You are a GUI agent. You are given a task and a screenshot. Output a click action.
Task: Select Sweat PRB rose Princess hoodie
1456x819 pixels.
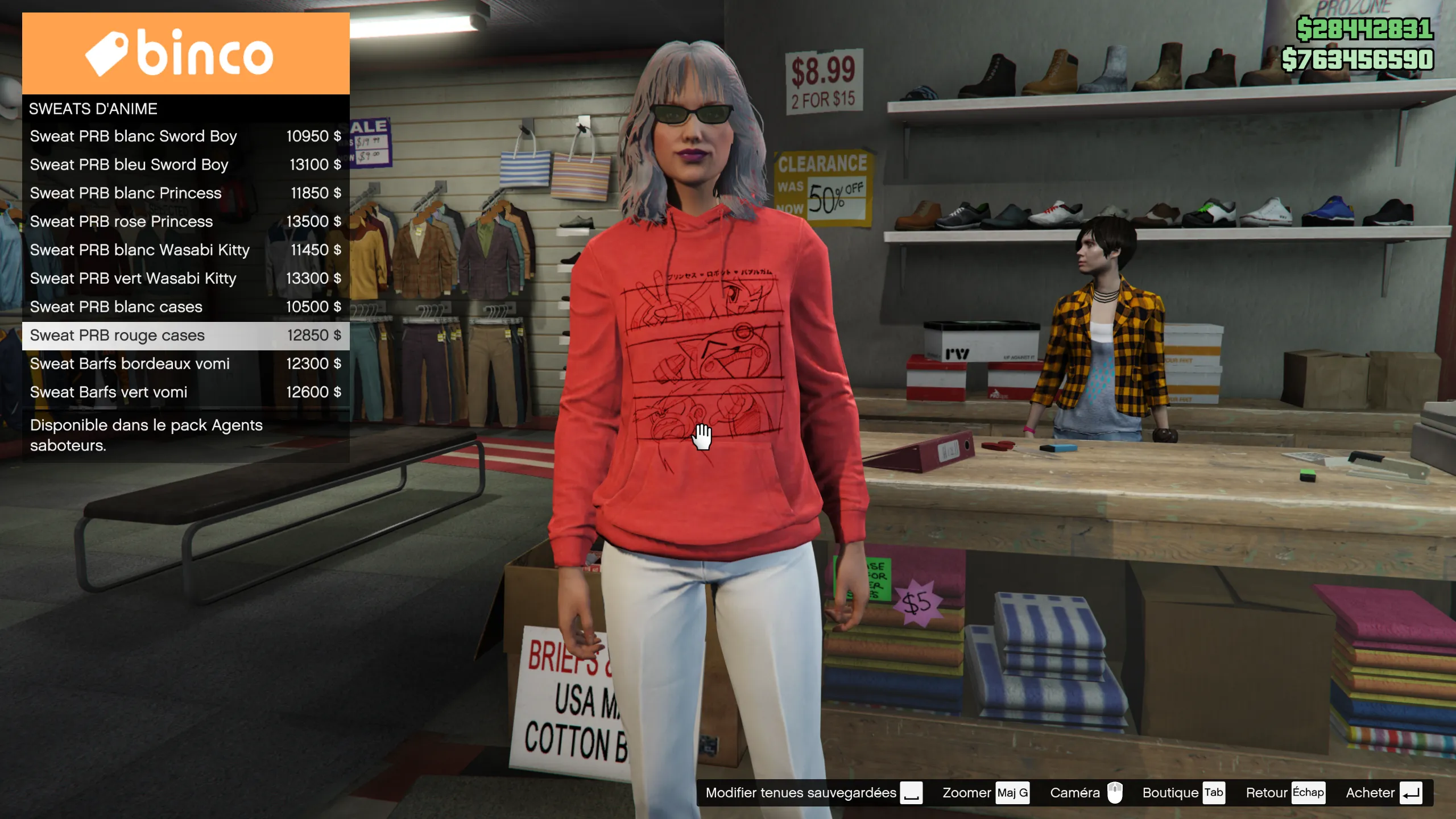point(185,222)
